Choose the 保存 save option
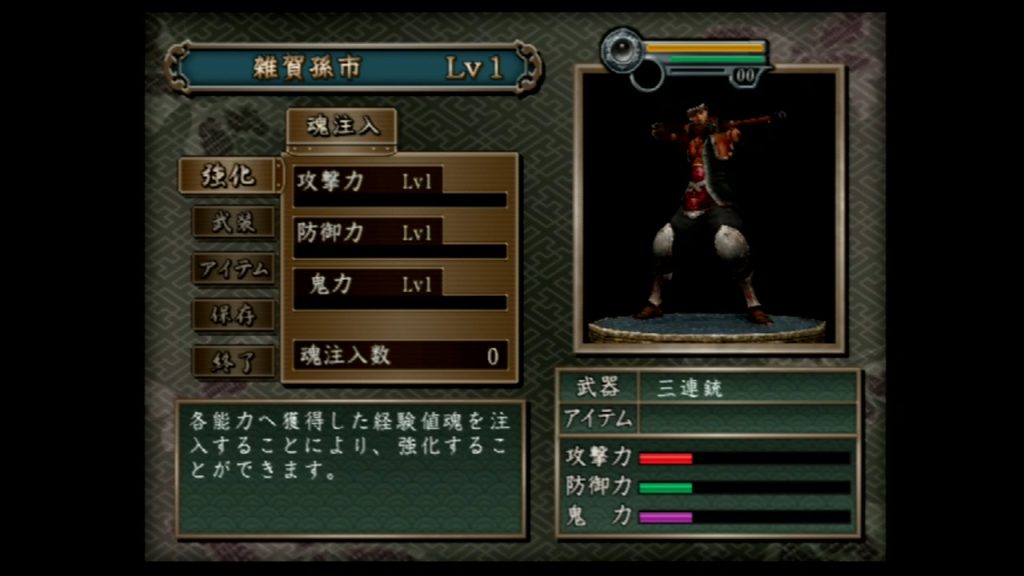1024x576 pixels. point(233,315)
